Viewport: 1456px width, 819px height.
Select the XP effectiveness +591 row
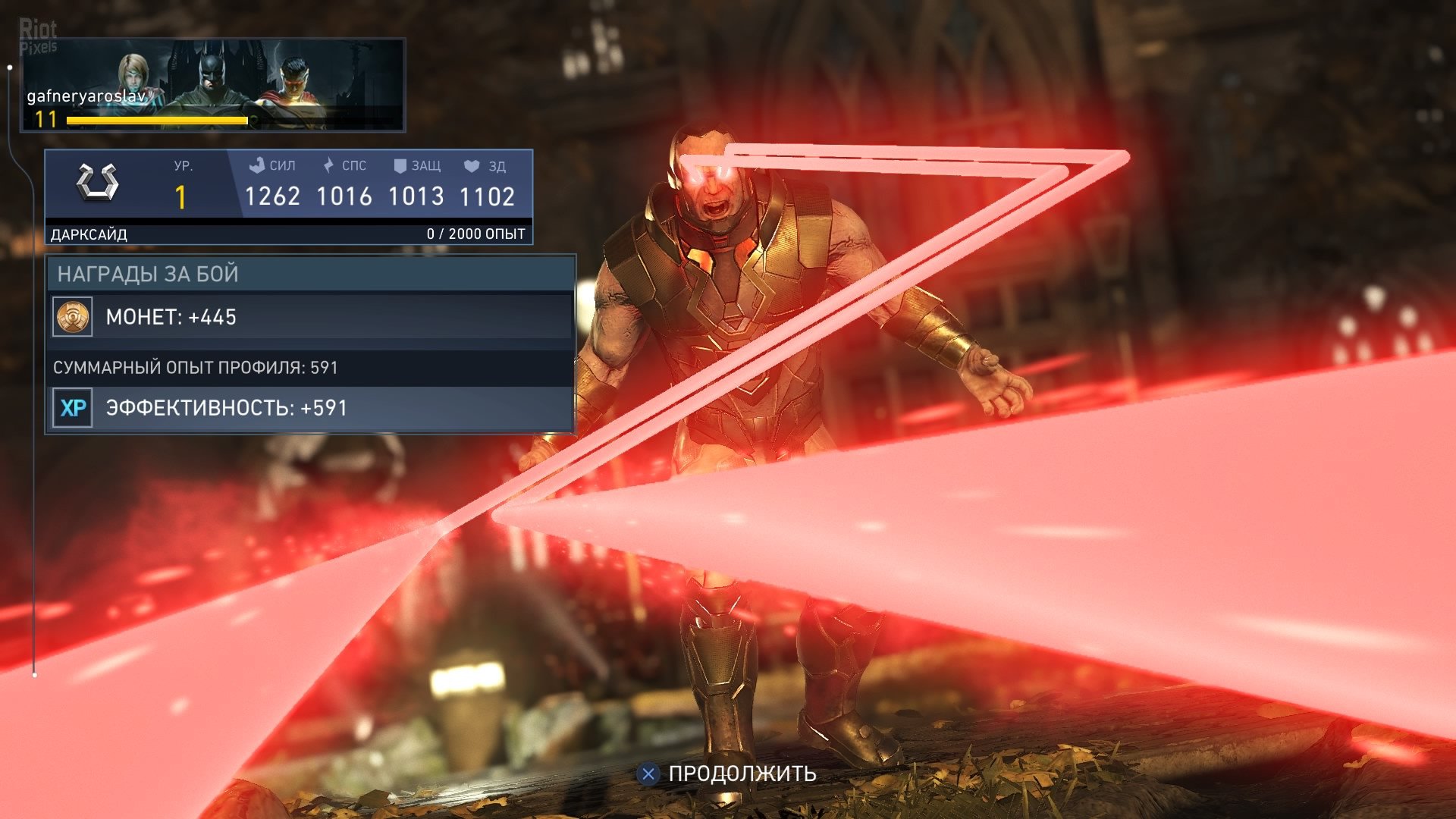coord(311,408)
